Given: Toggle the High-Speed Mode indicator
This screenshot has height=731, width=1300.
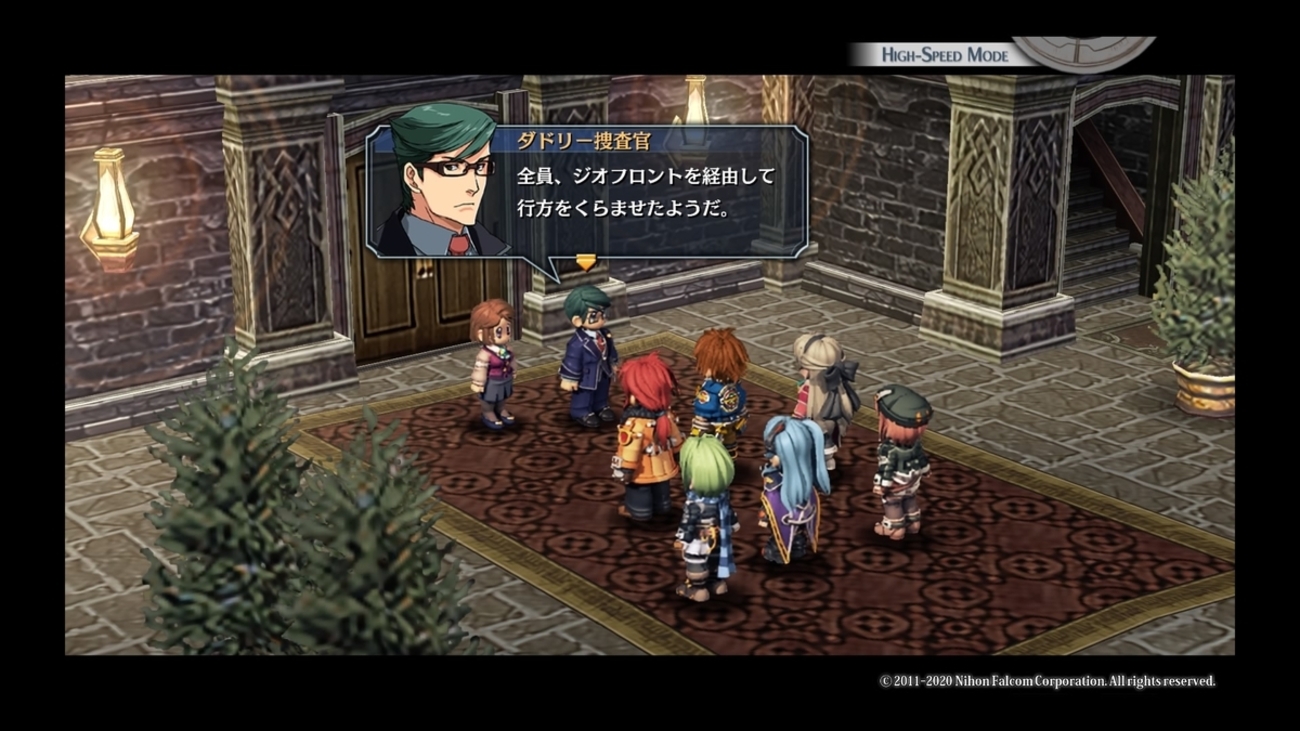Looking at the screenshot, I should [944, 55].
